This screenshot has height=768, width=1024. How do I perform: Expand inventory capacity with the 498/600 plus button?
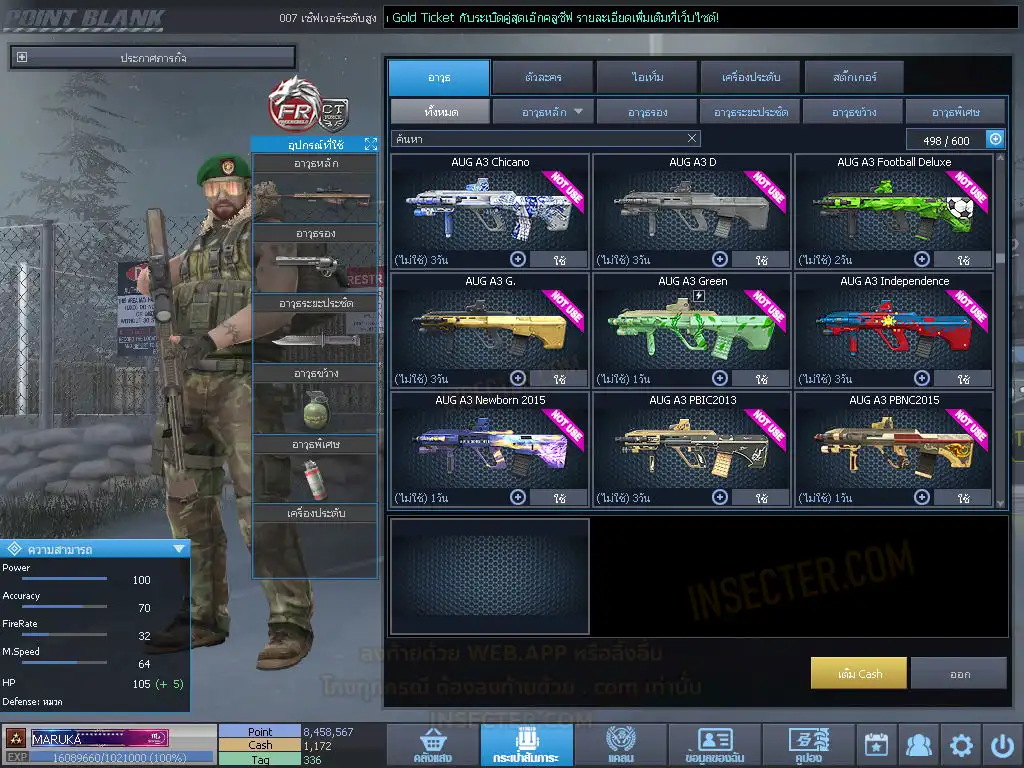[995, 139]
